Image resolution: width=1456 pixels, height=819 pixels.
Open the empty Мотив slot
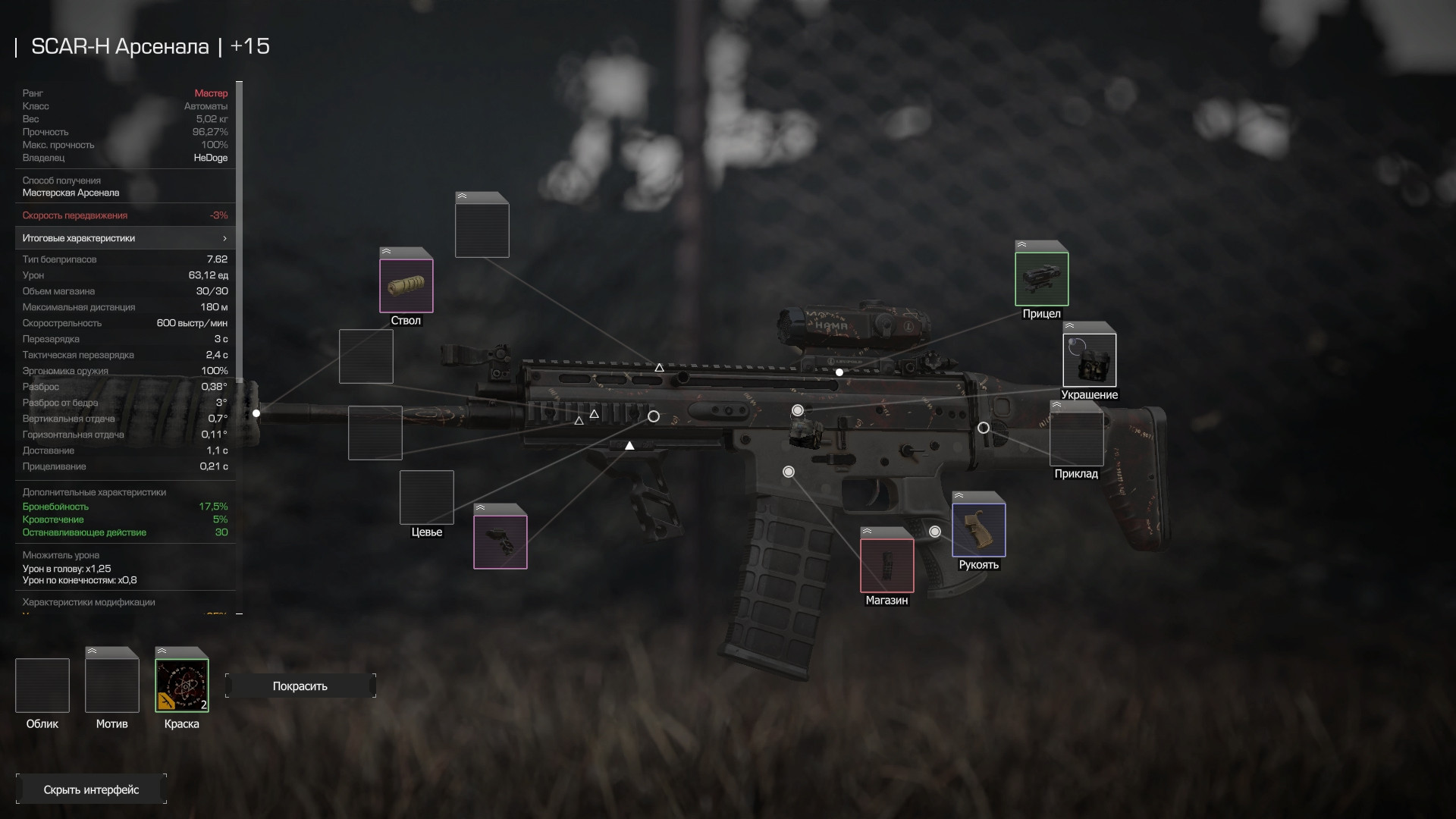click(112, 686)
